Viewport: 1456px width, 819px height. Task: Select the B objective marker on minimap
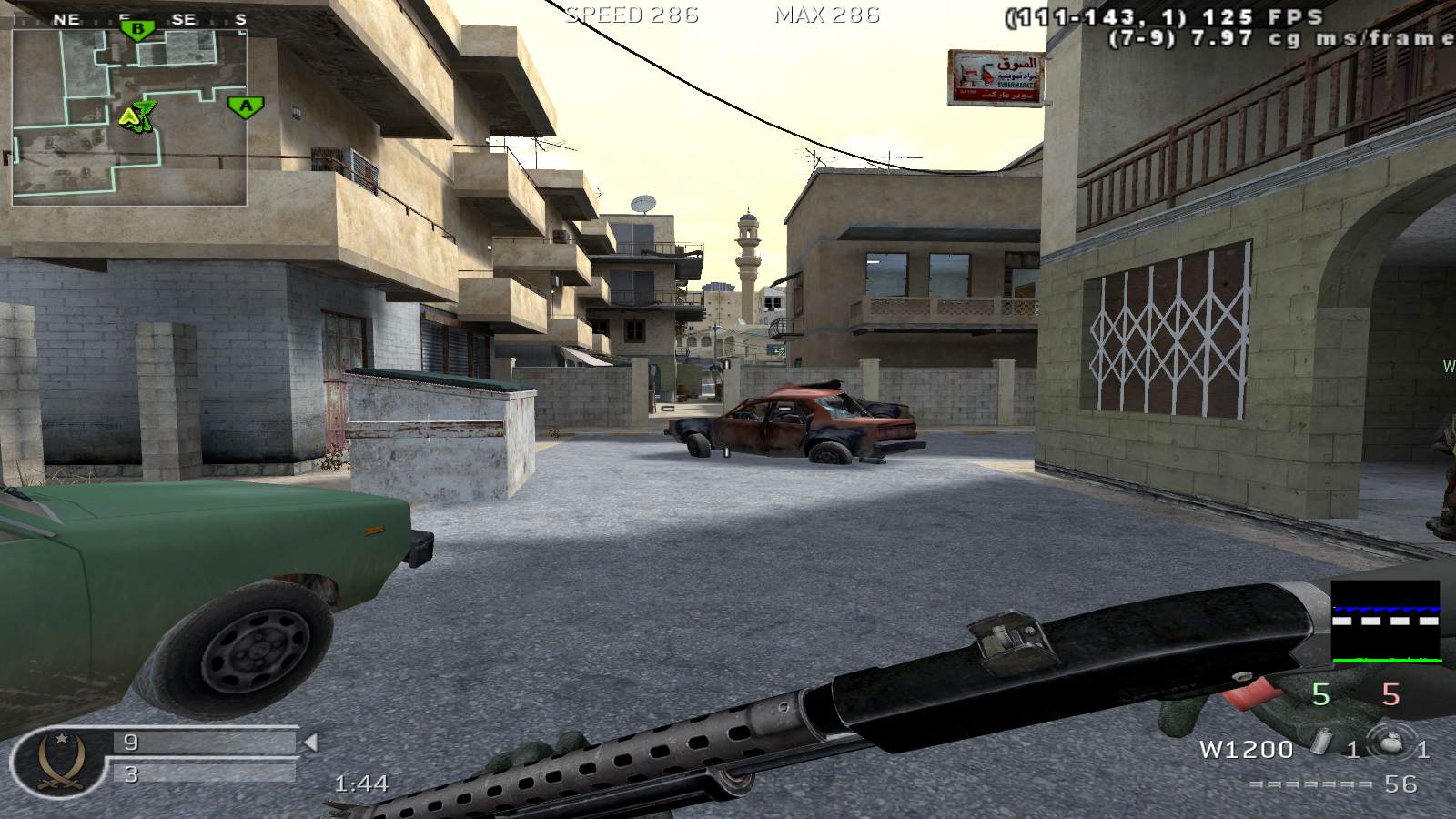137,30
